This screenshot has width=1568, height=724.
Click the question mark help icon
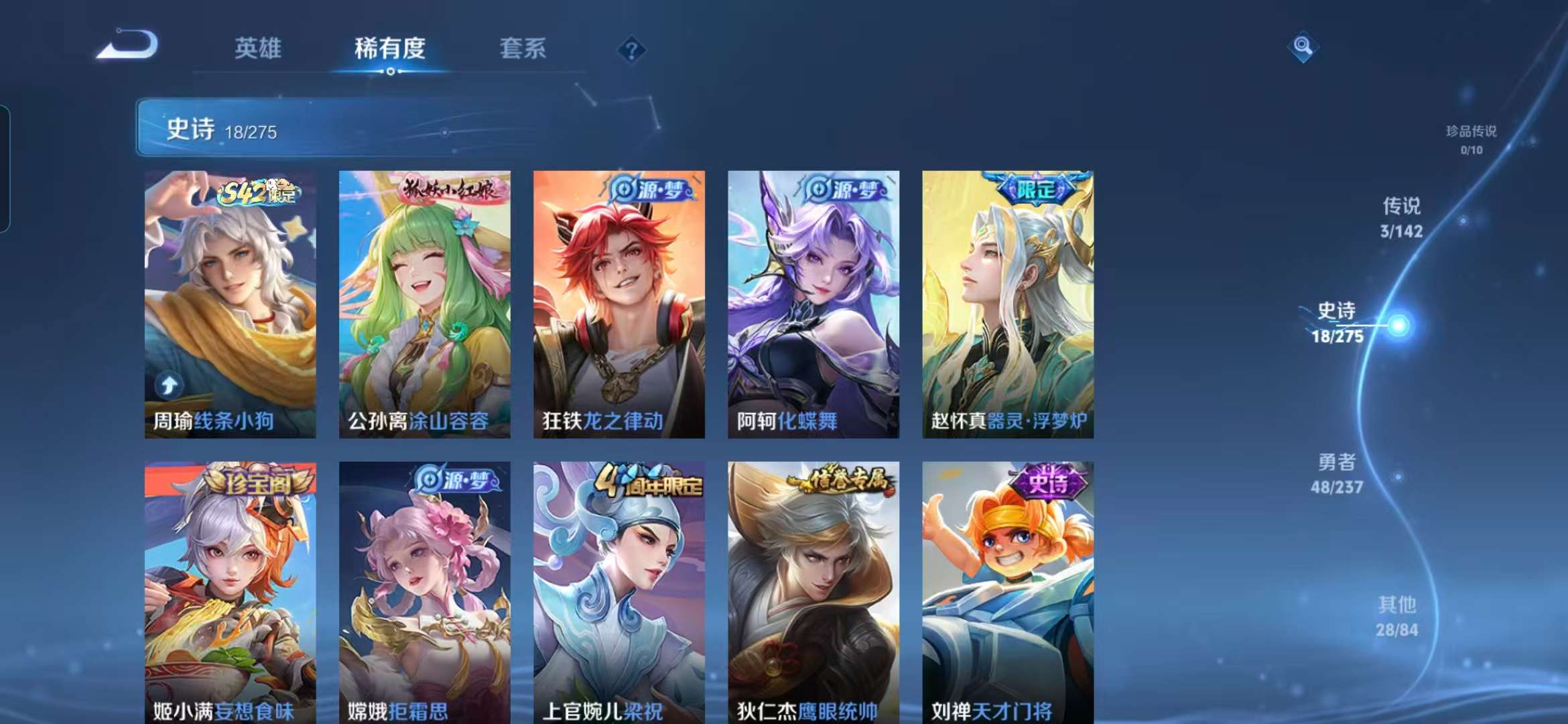(631, 50)
